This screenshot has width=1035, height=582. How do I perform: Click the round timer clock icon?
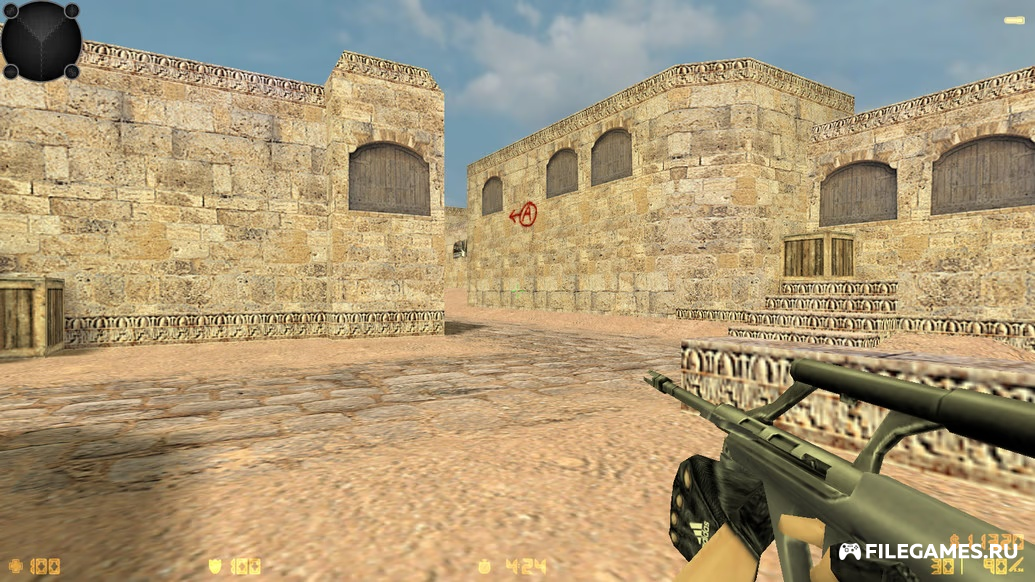tap(484, 567)
